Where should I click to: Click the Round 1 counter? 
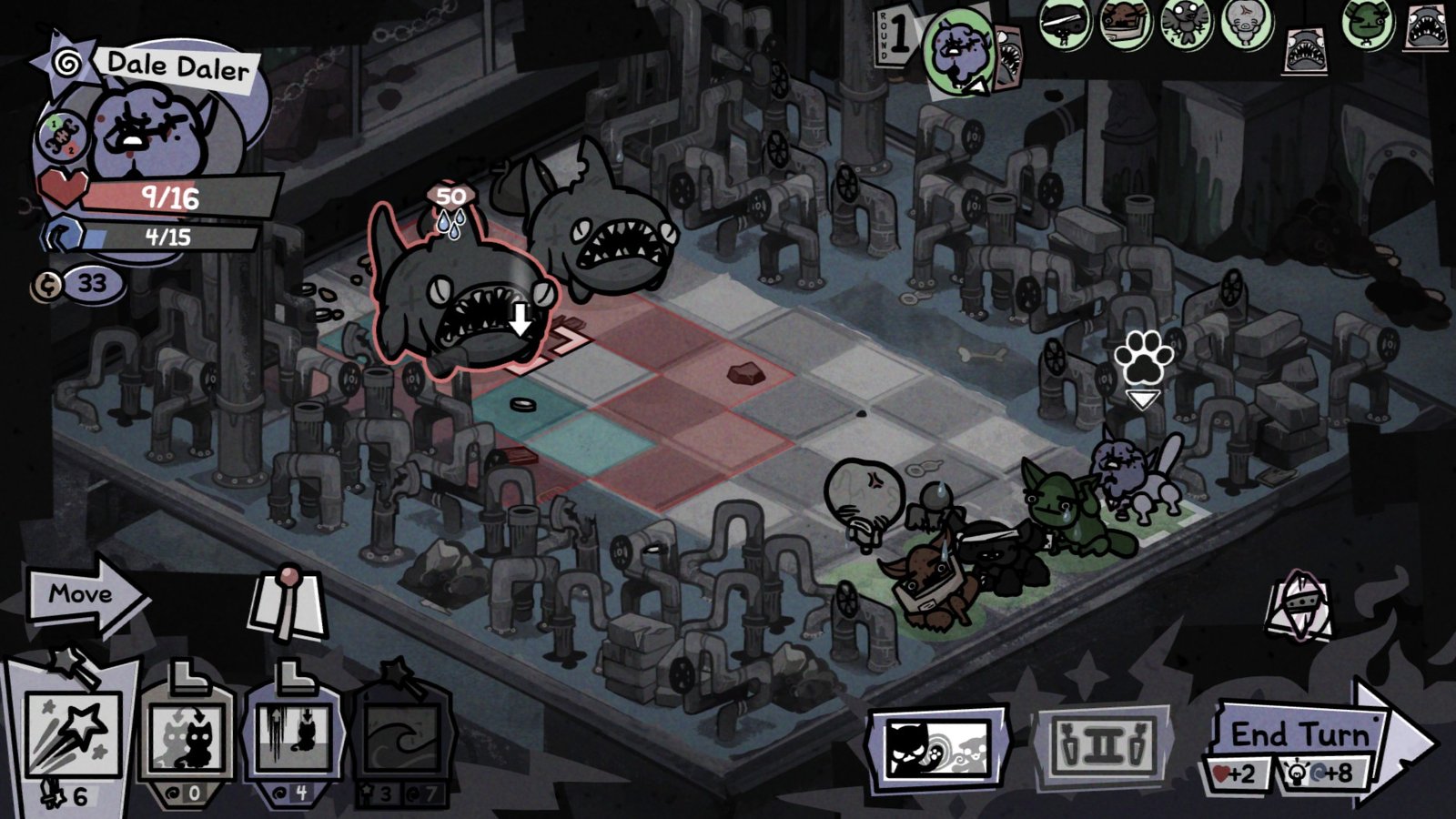[897, 35]
